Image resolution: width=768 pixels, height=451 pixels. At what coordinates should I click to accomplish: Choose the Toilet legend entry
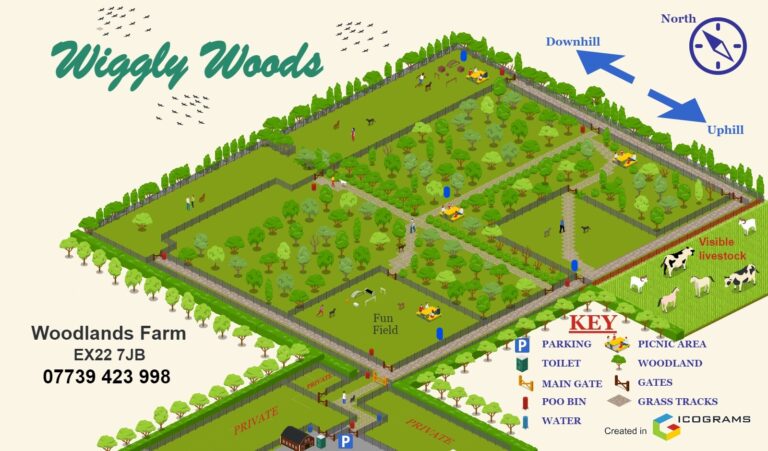pyautogui.click(x=560, y=363)
